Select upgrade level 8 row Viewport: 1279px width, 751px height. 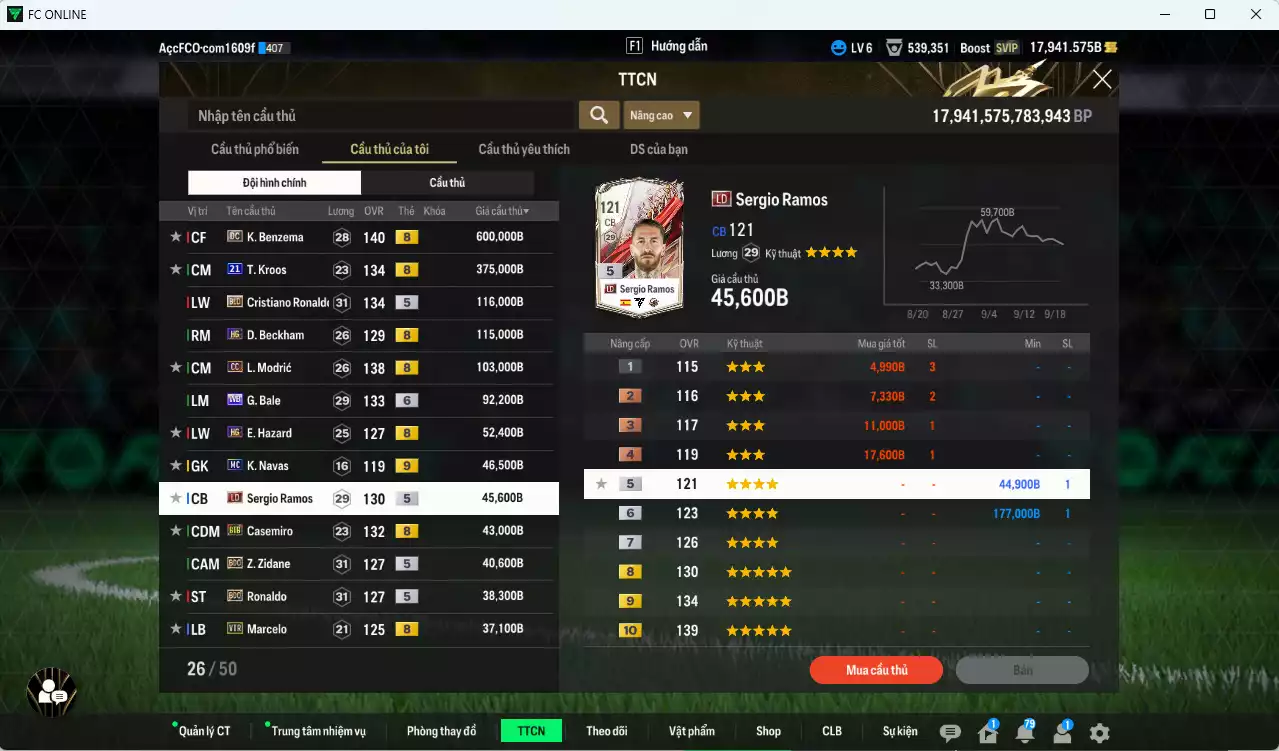pos(836,572)
